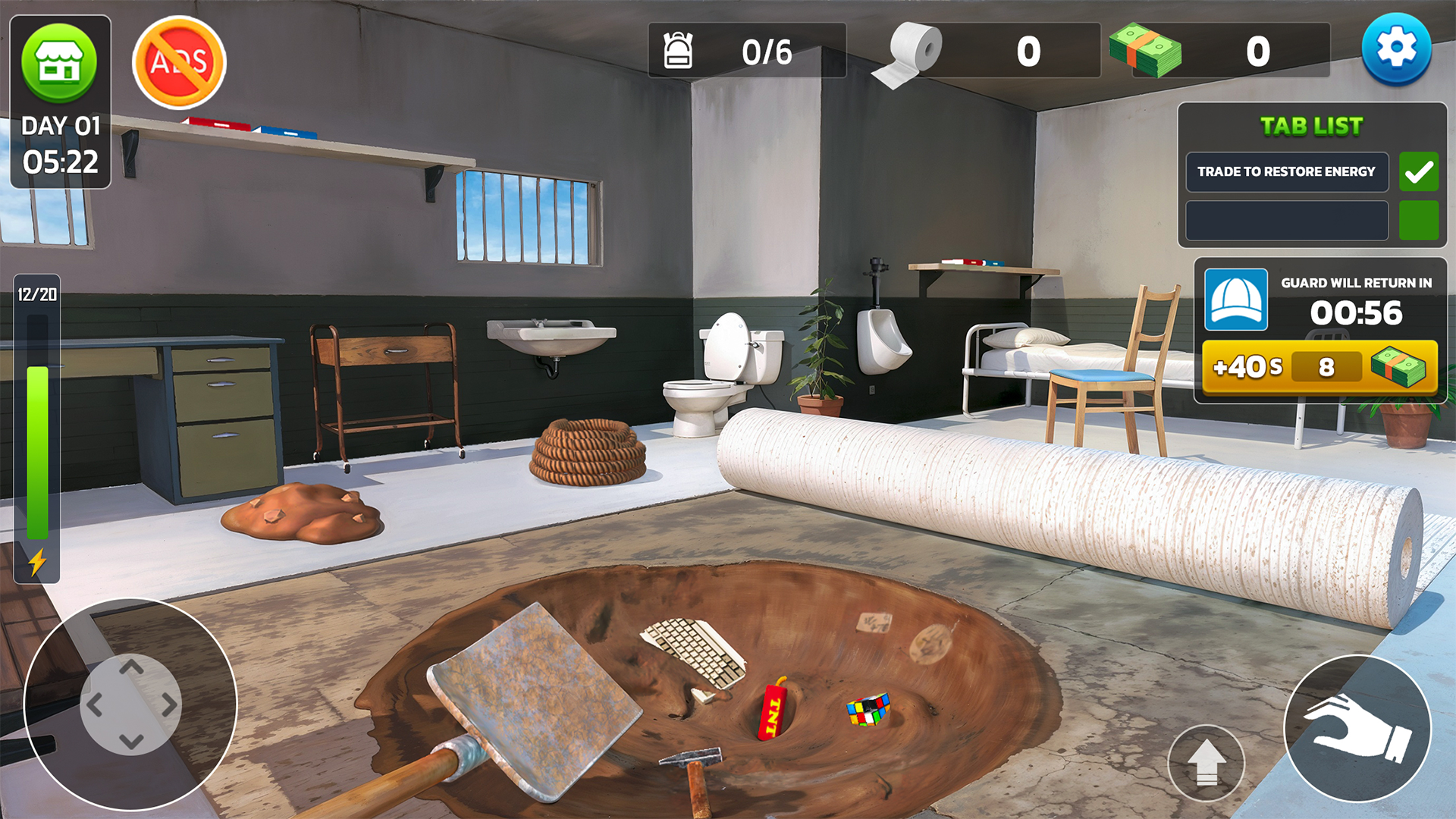Open the settings gear menu
This screenshot has width=1456, height=819.
[x=1398, y=47]
